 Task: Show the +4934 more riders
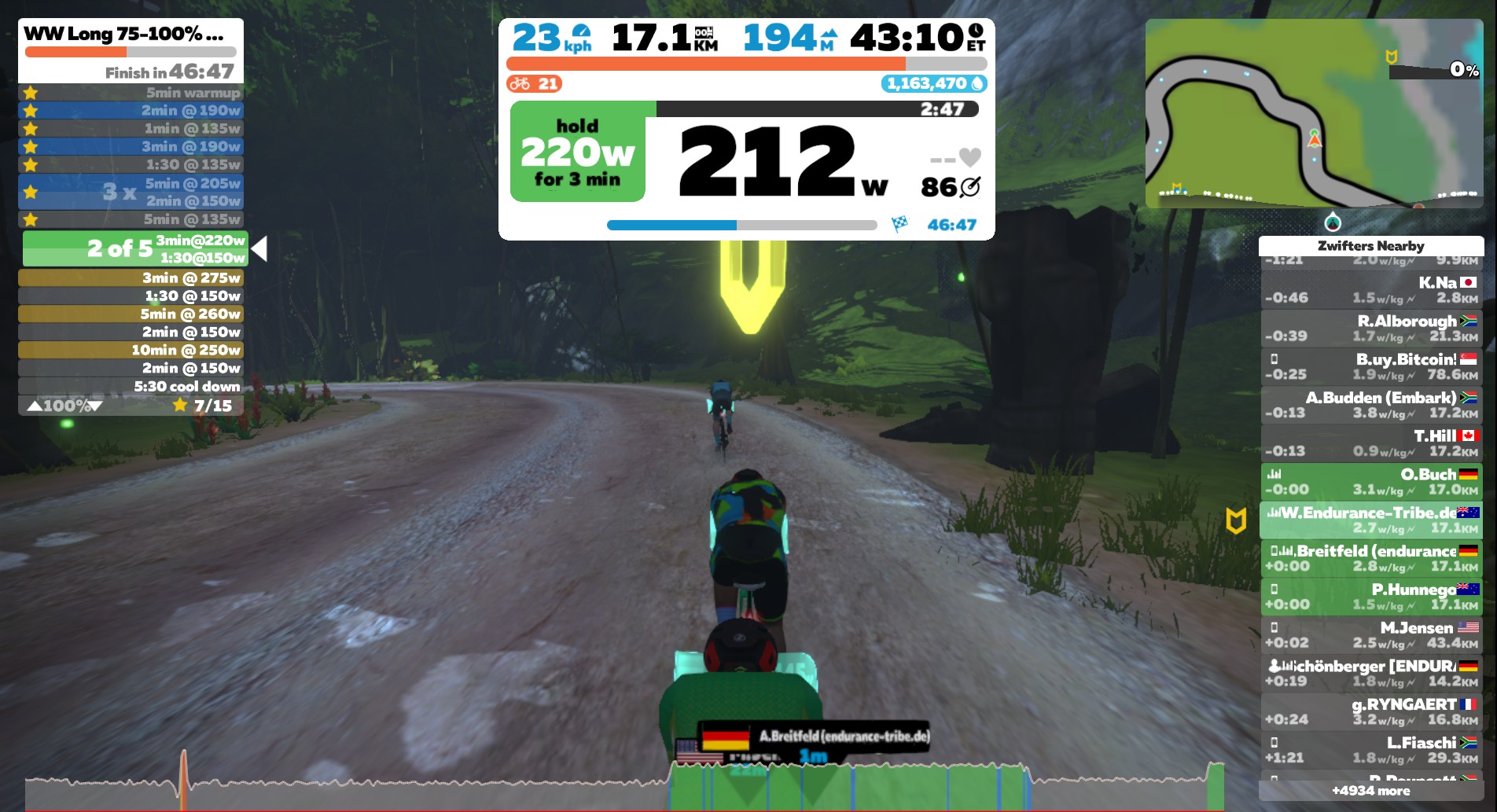1370,791
